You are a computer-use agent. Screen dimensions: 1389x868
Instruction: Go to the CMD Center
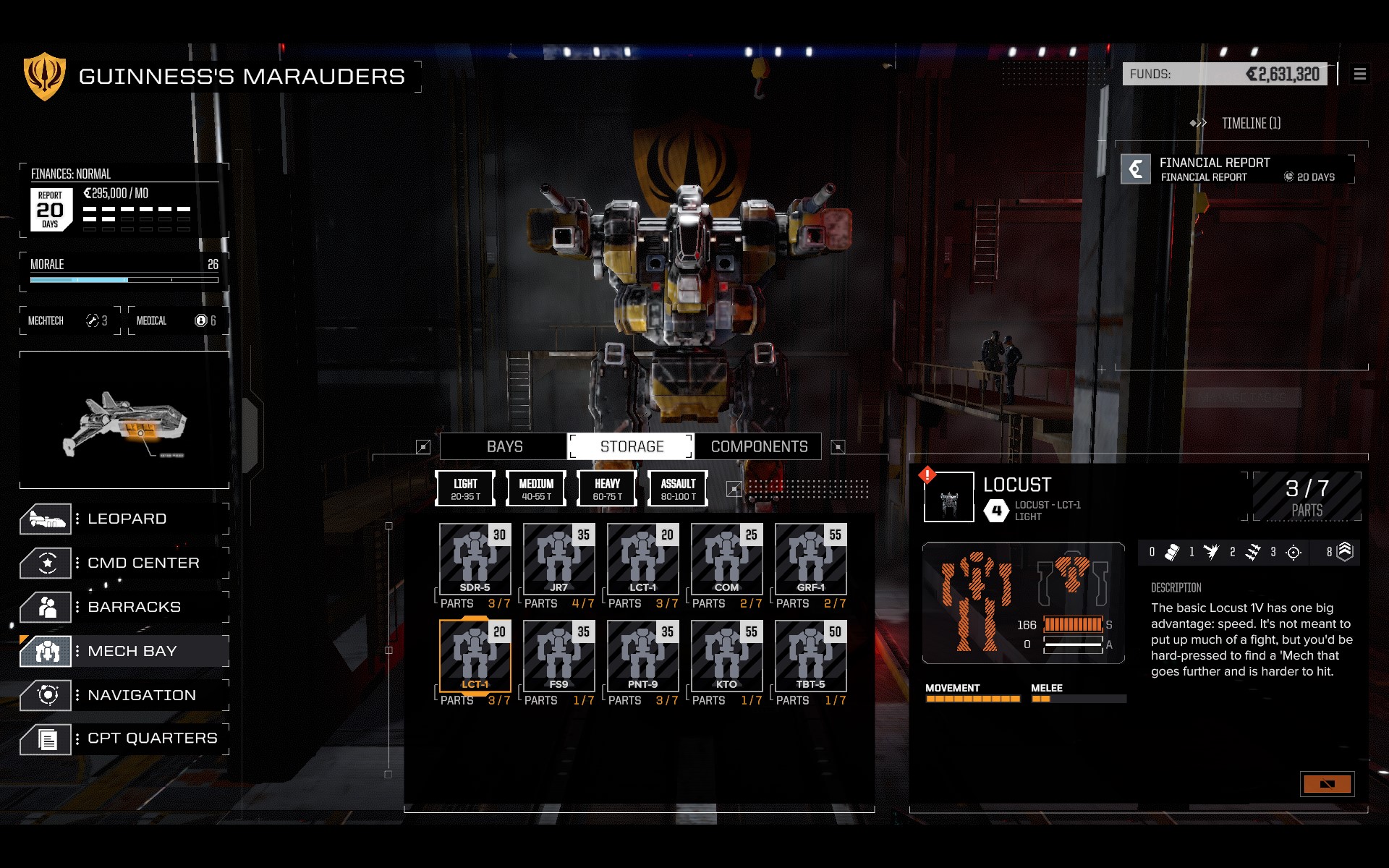[143, 563]
